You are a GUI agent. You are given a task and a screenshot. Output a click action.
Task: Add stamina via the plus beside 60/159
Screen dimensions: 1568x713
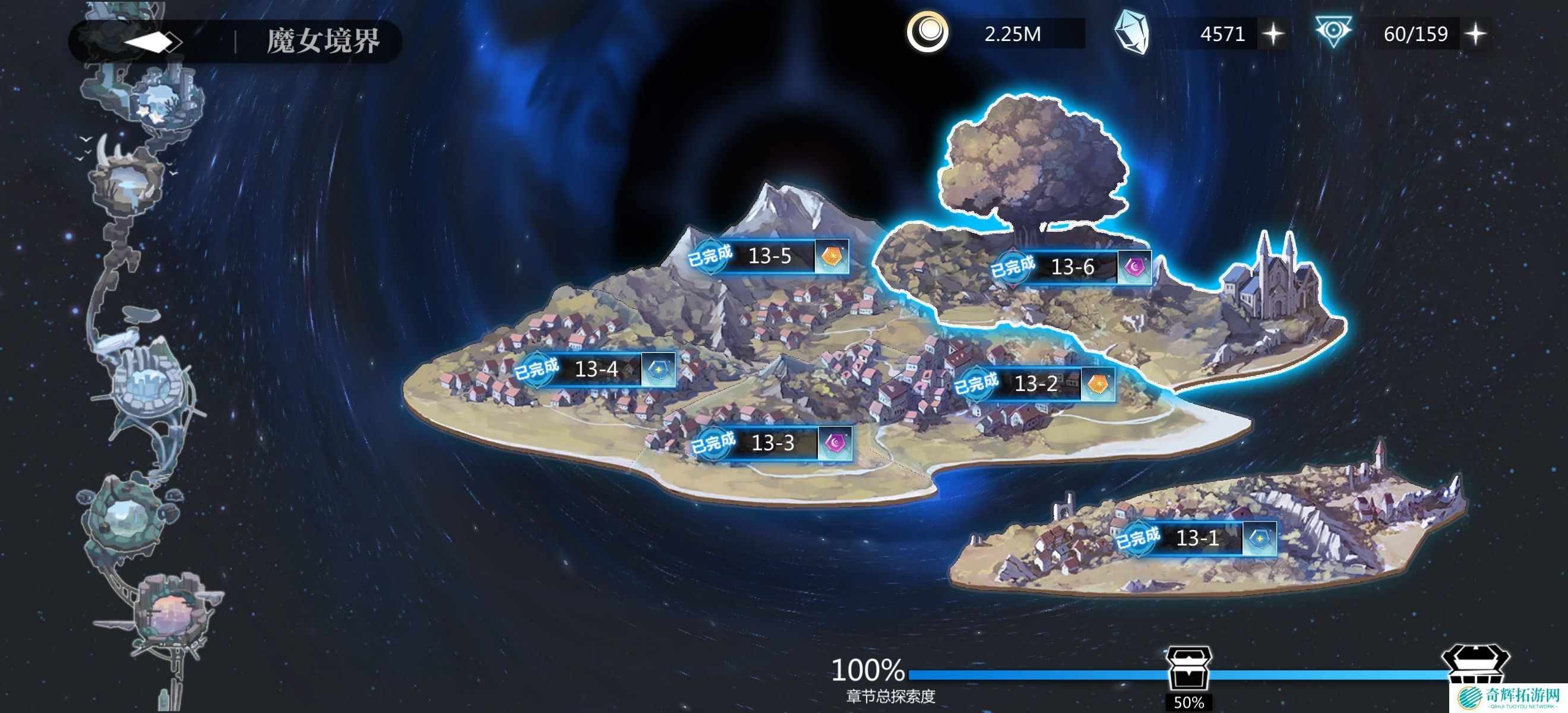(x=1476, y=34)
